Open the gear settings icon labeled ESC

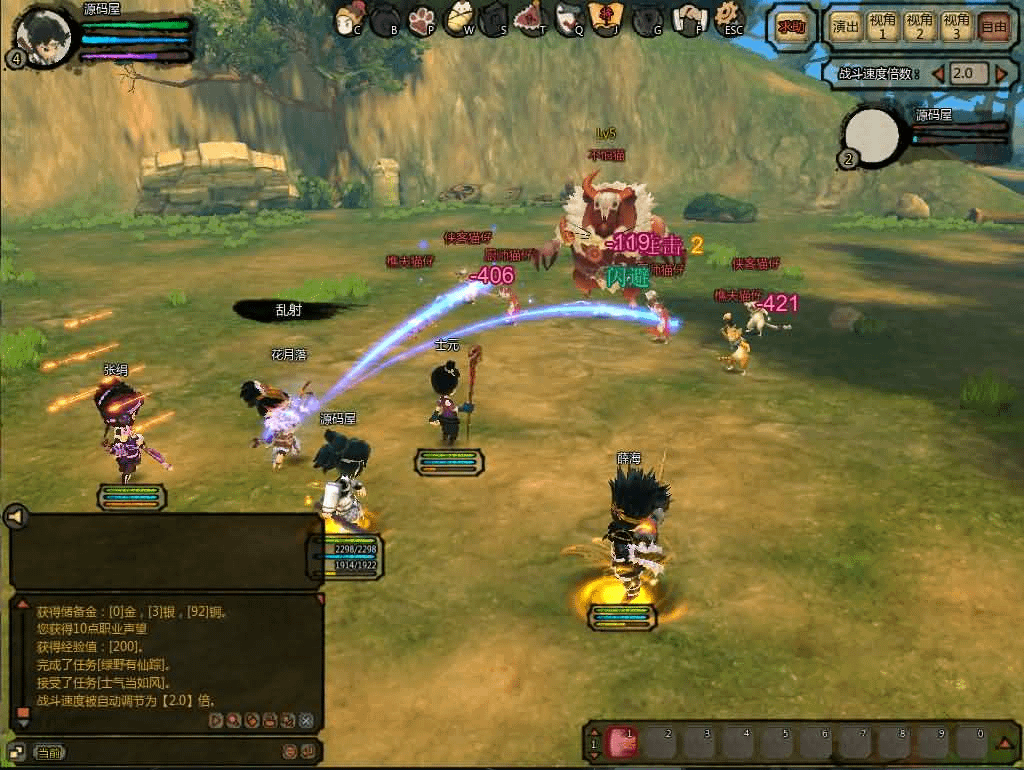tap(731, 17)
